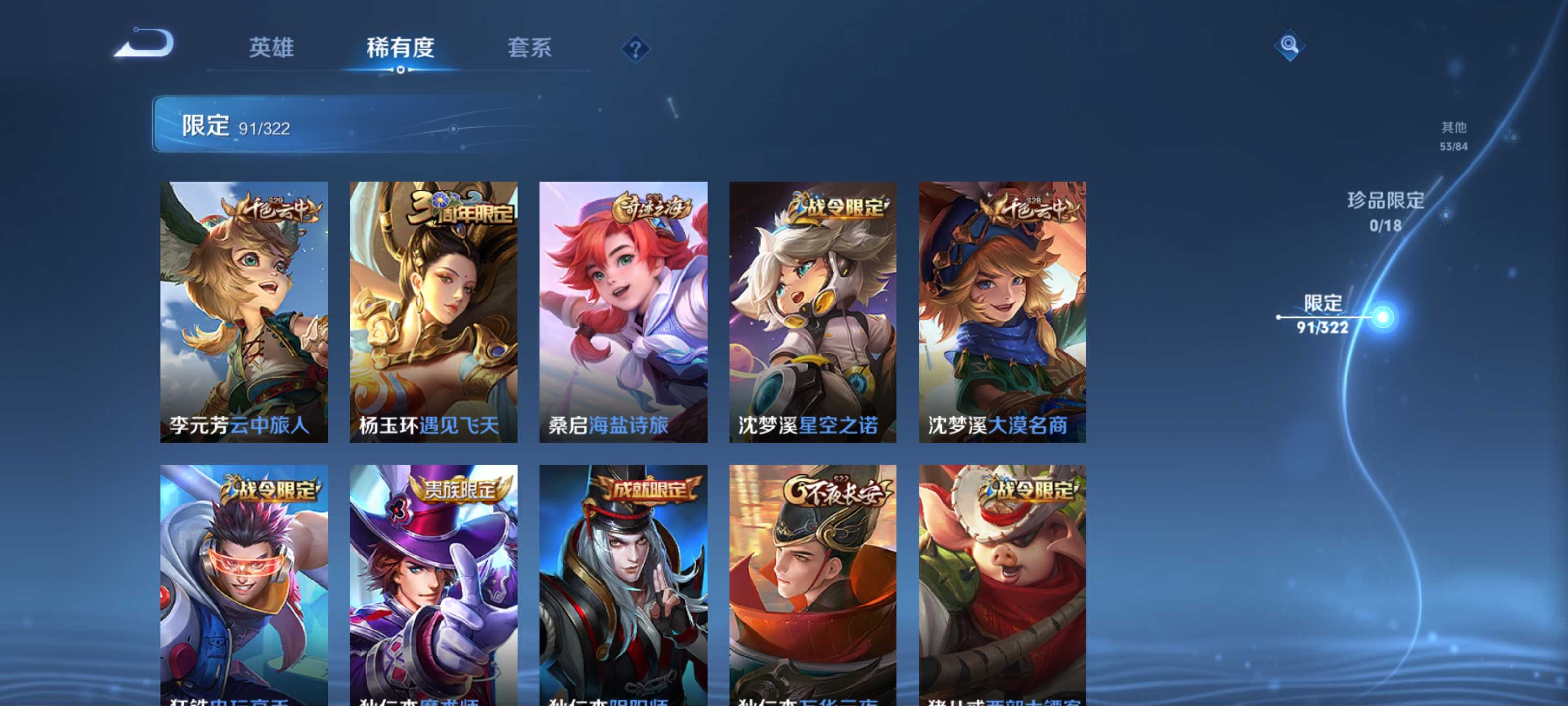View the 成就限定 white-haired skin card
This screenshot has height=706, width=1568.
[x=623, y=585]
